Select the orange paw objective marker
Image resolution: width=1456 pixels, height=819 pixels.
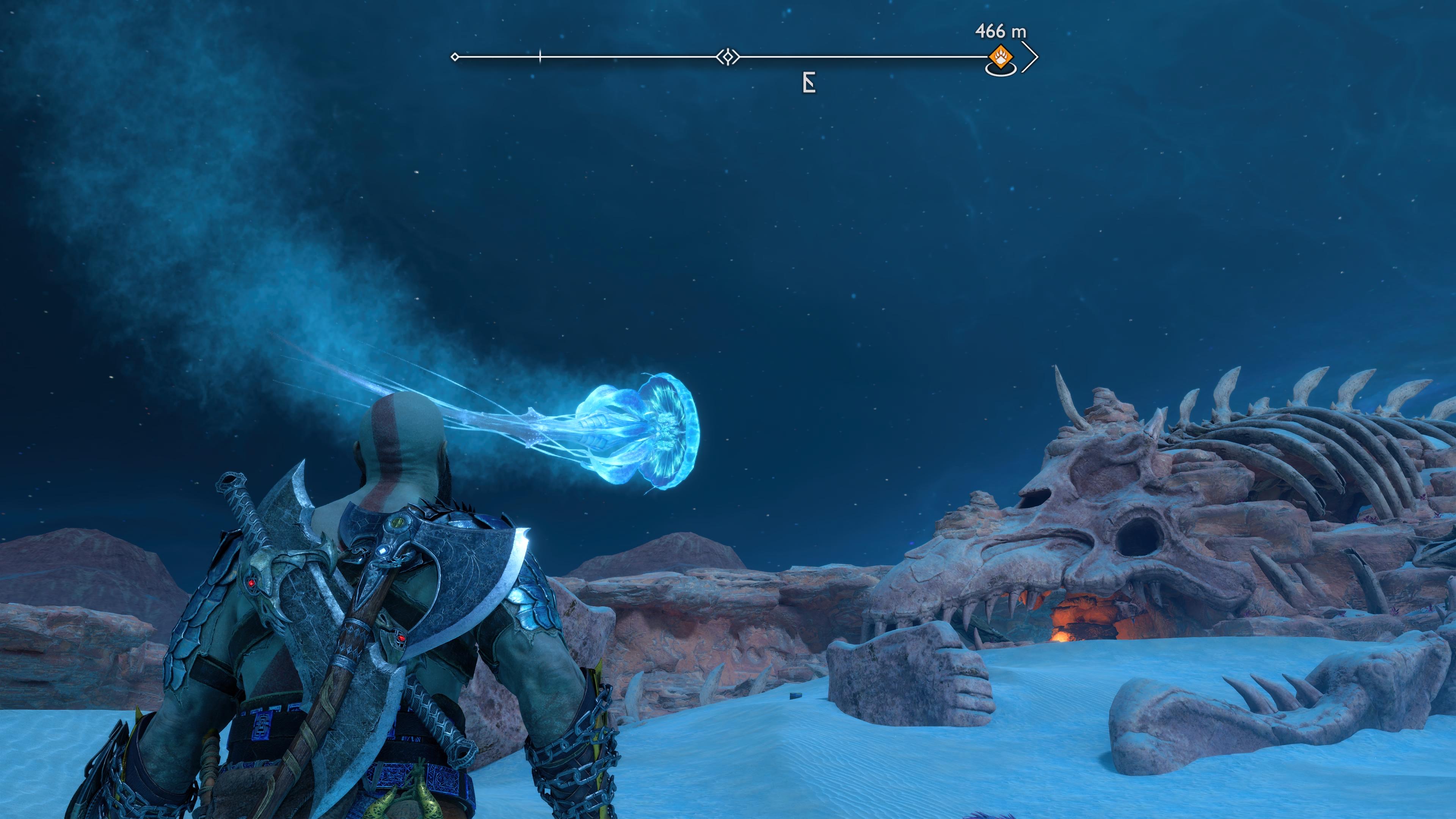1001,57
